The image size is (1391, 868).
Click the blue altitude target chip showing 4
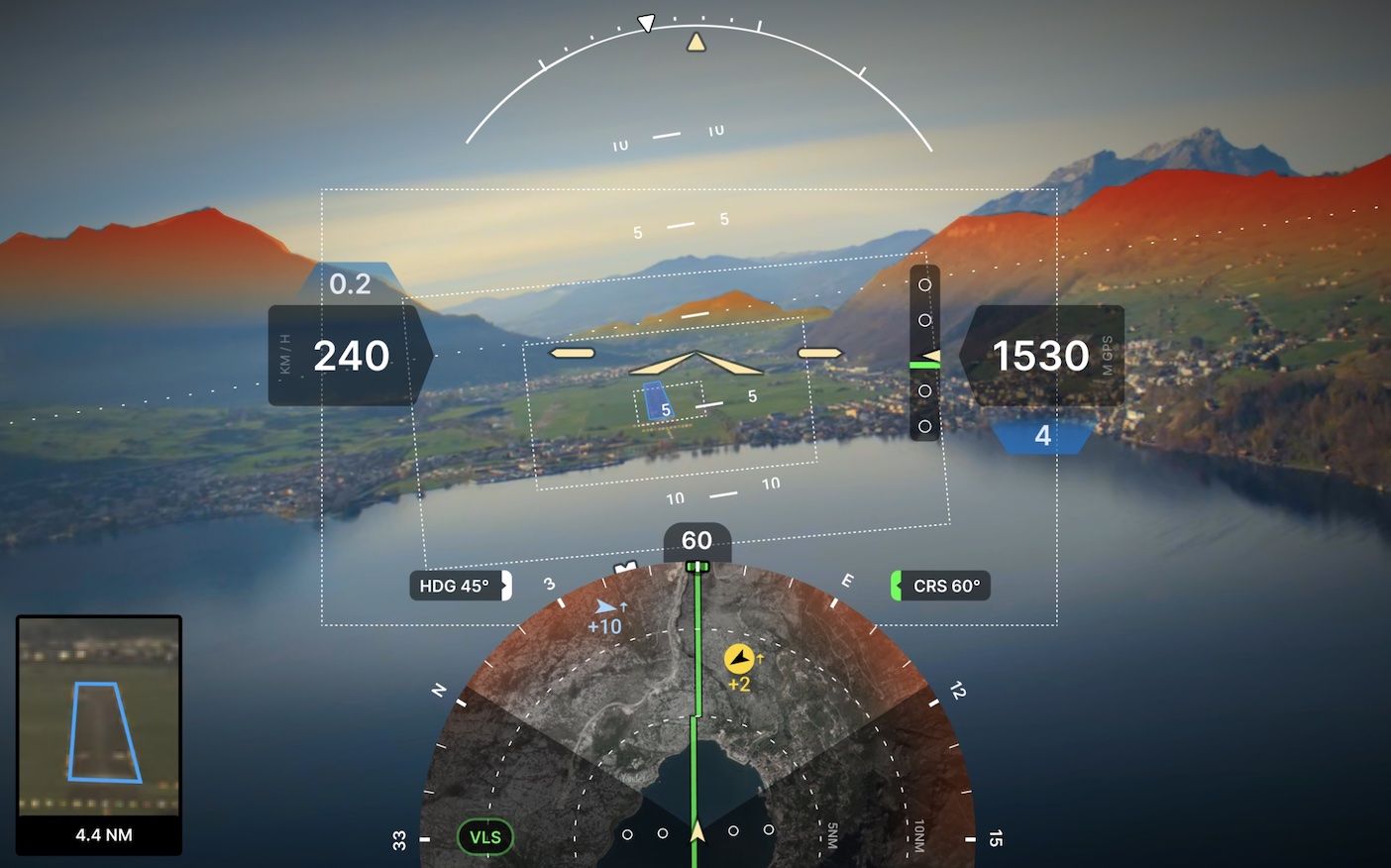tap(1040, 434)
